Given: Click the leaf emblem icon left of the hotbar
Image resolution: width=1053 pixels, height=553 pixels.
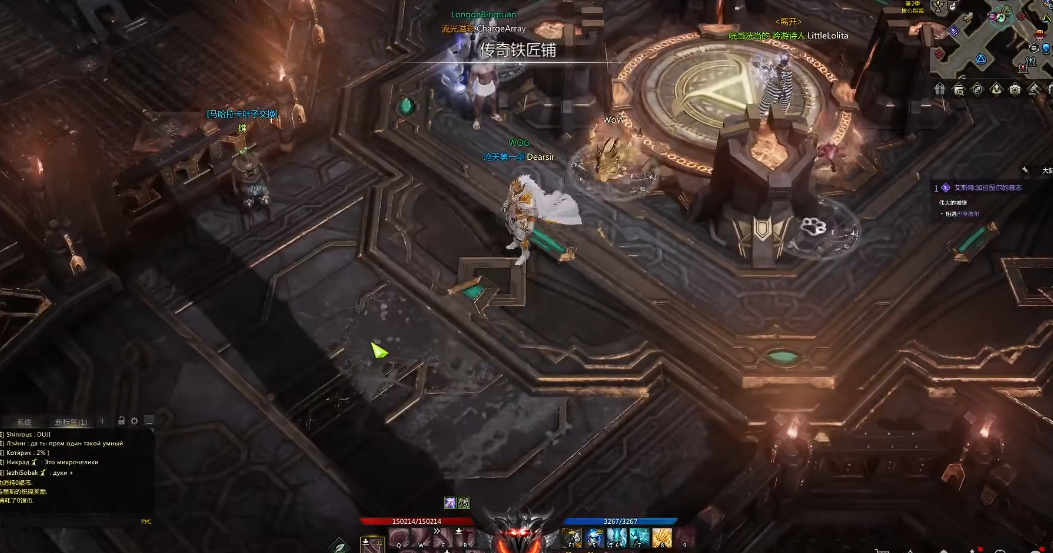Looking at the screenshot, I should click(x=340, y=545).
